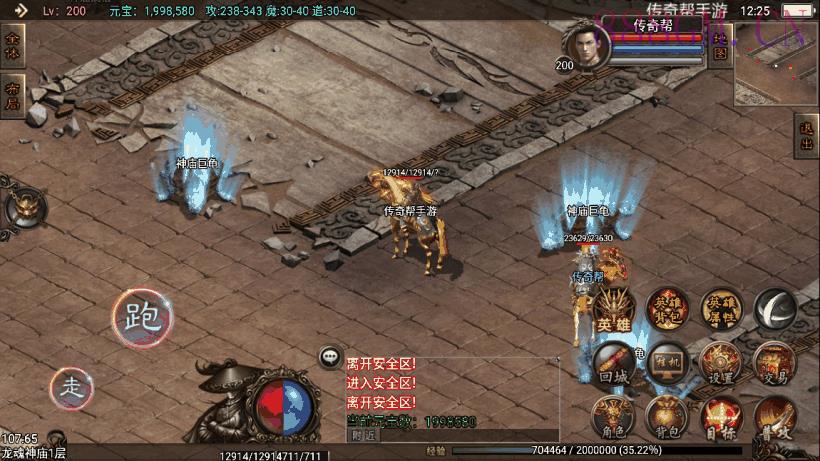
Task: Open the 背包 backpack inventory
Action: (666, 419)
